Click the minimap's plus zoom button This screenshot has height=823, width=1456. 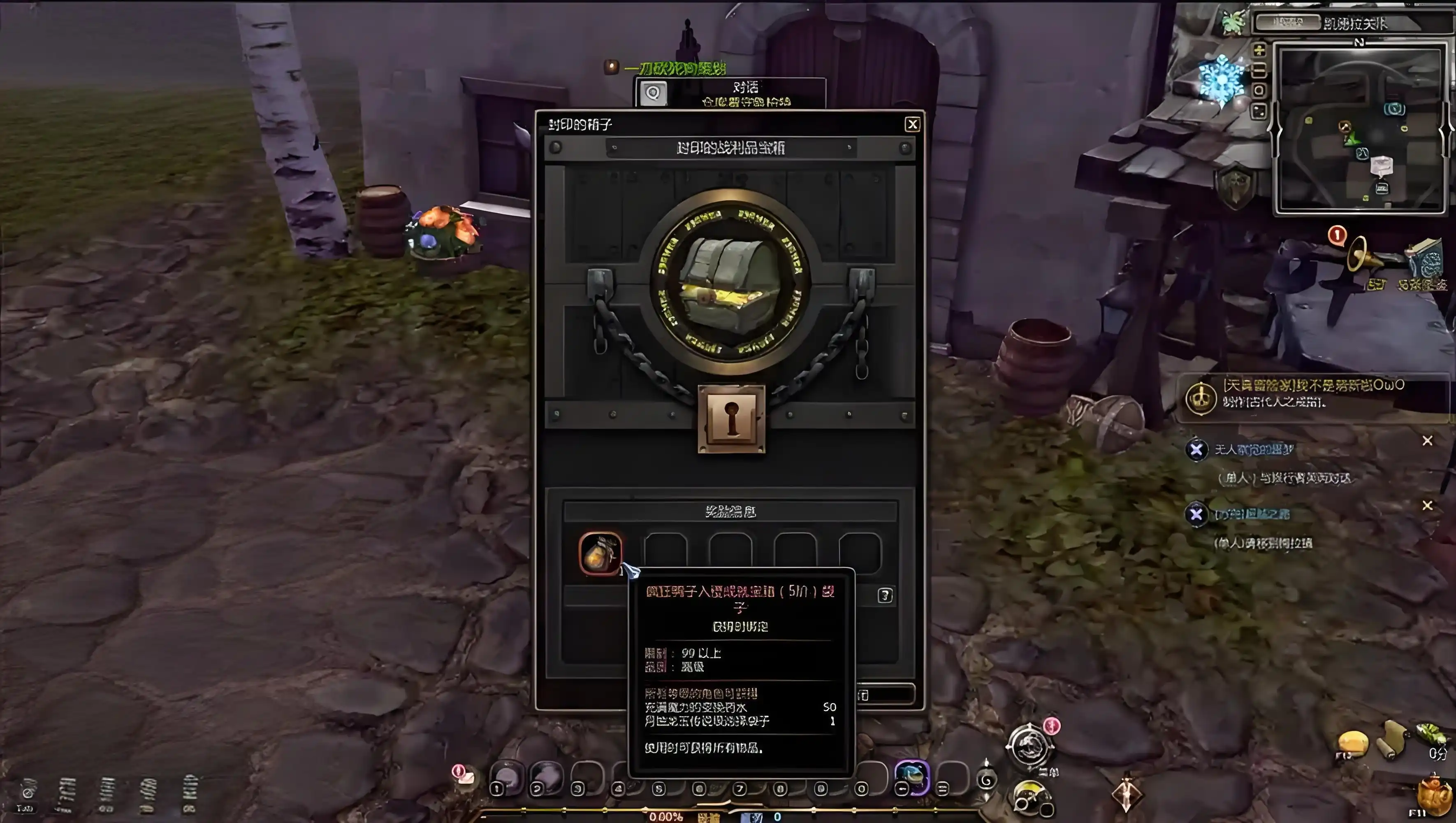1259,50
